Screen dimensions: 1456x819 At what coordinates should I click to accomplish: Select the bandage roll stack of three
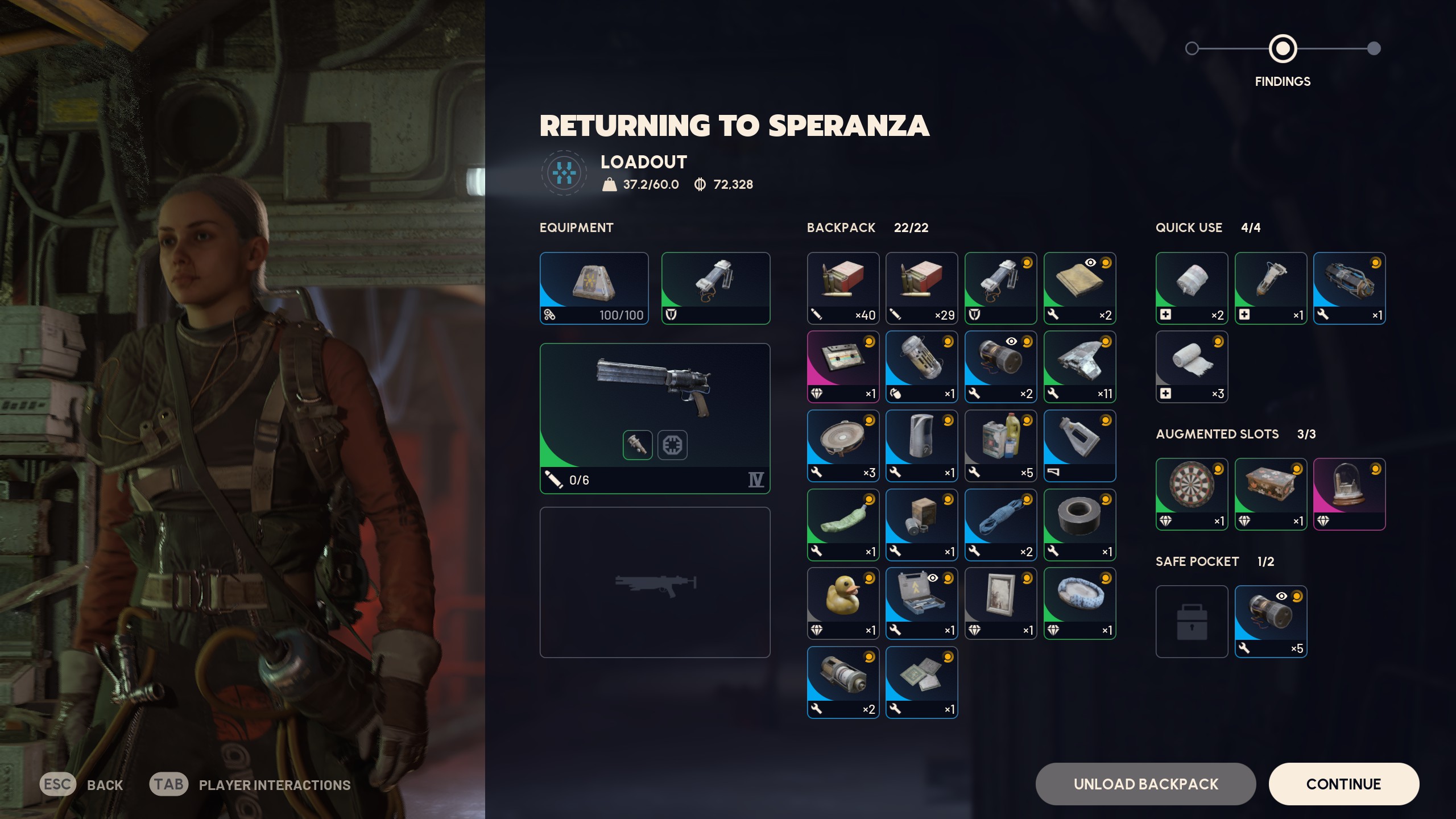pyautogui.click(x=1192, y=367)
